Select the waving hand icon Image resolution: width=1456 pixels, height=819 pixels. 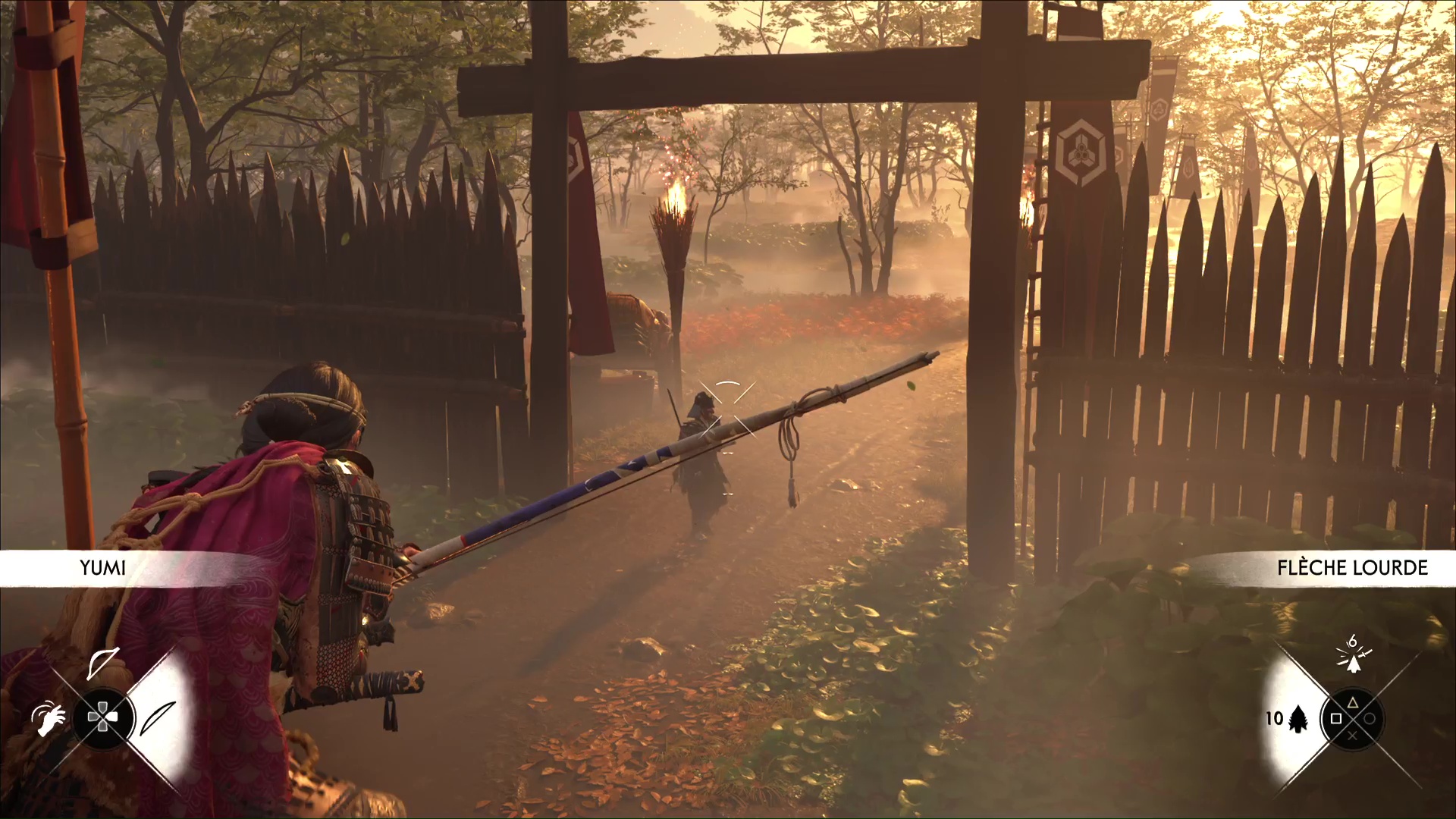(49, 717)
